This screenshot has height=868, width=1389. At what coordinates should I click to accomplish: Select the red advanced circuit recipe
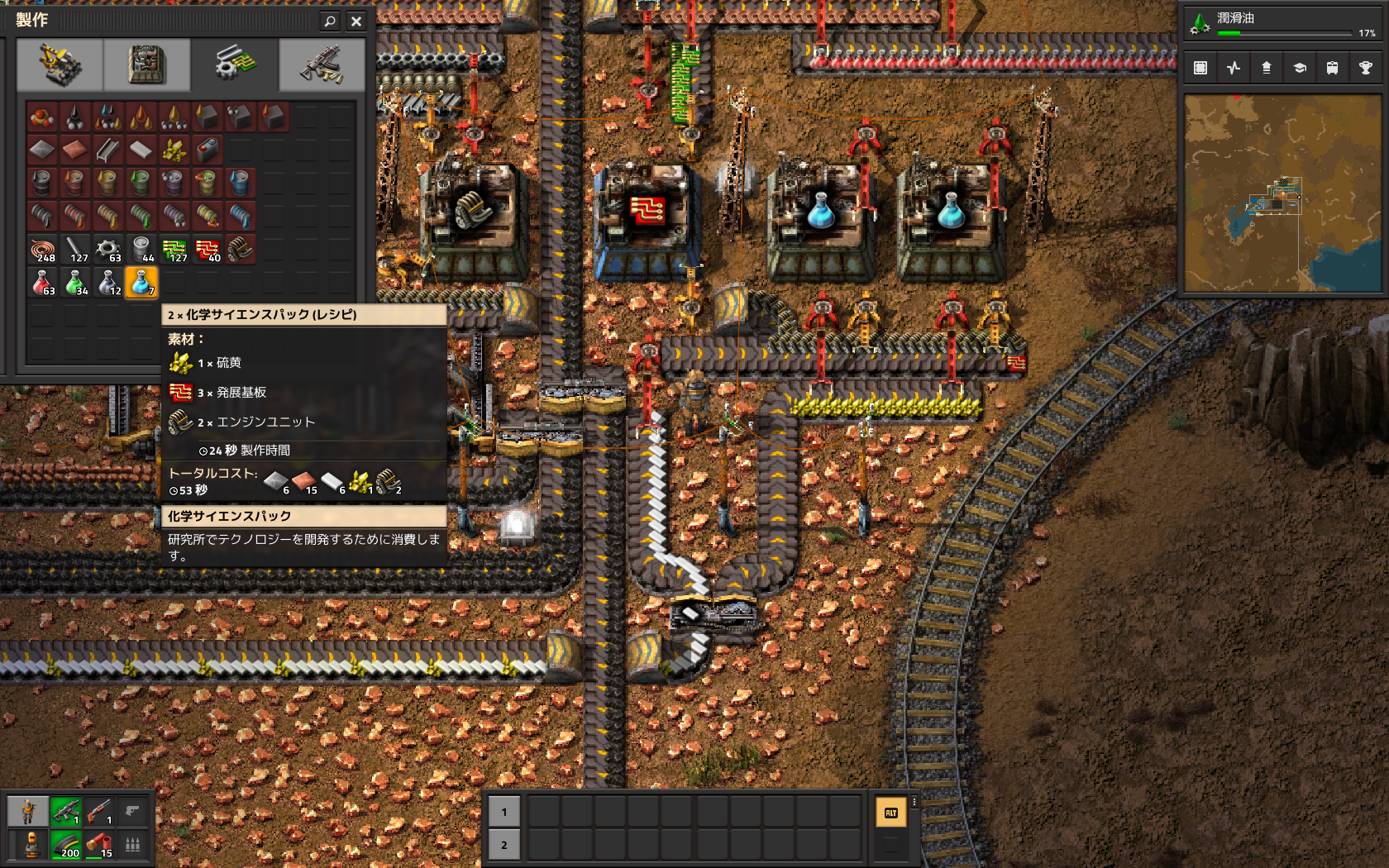(208, 250)
